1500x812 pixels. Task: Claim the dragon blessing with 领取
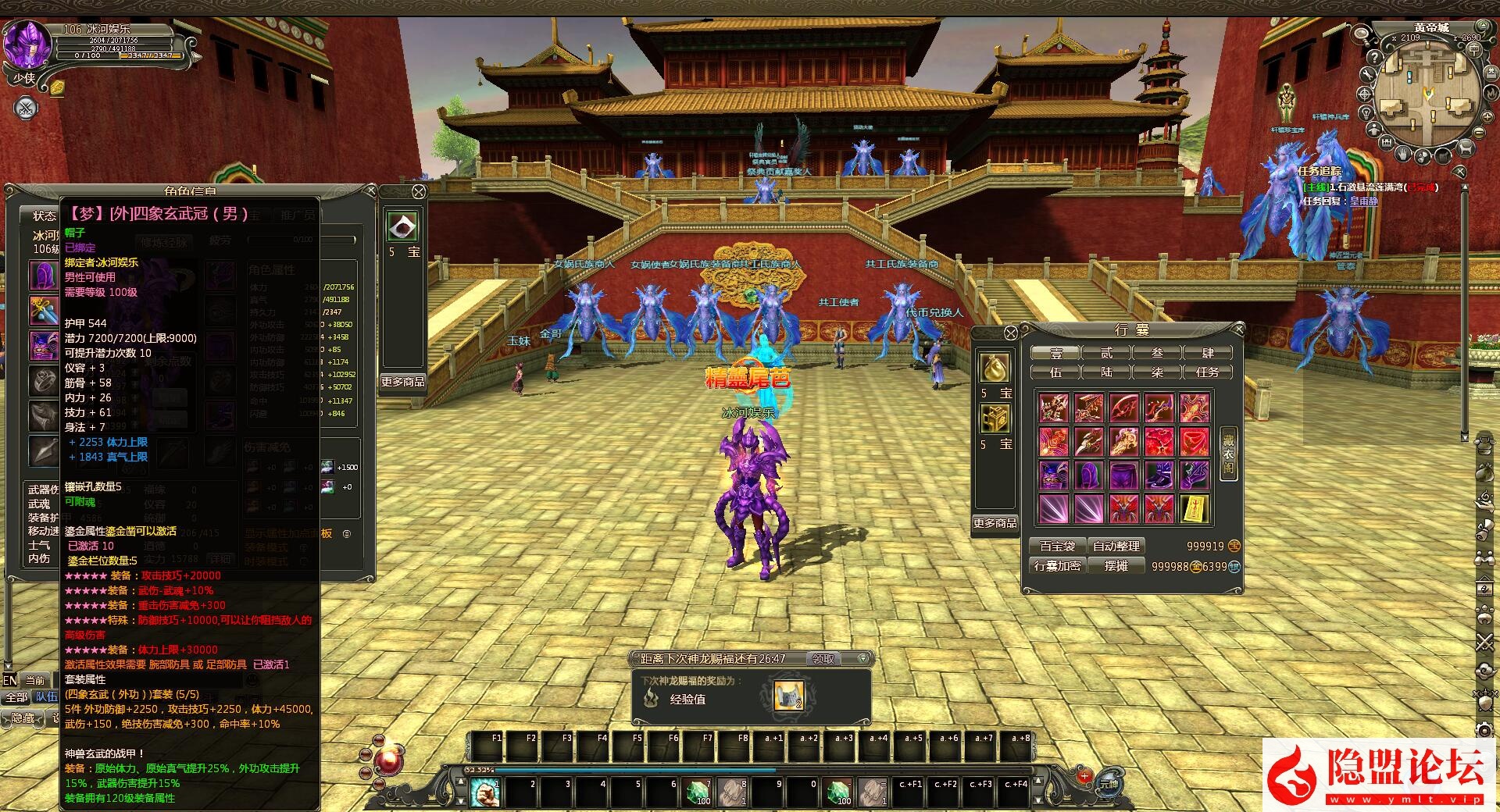tap(823, 659)
